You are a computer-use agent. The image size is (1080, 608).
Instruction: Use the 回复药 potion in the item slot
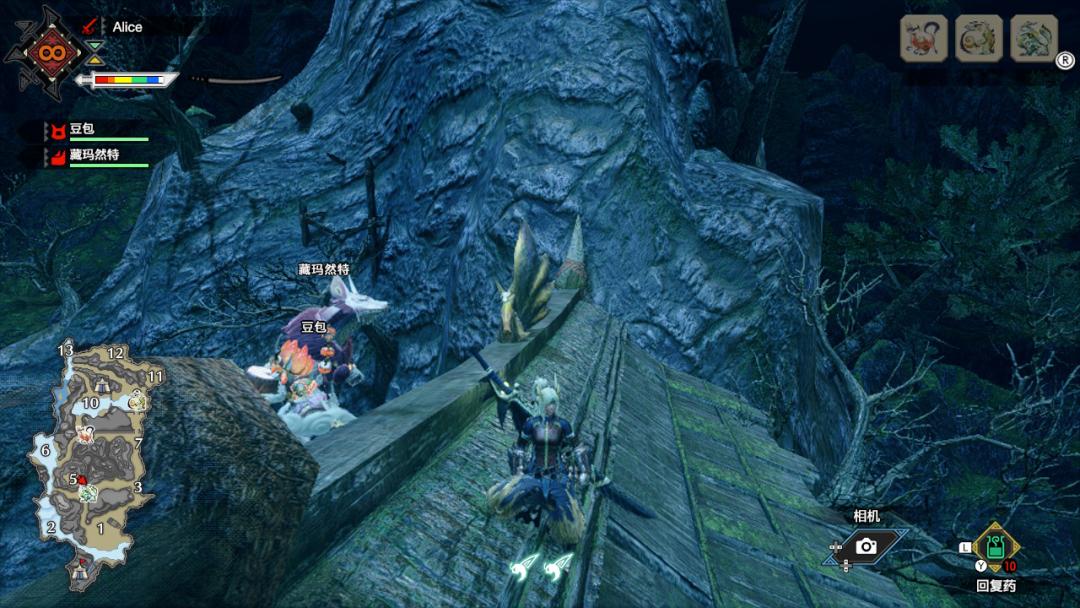coord(996,547)
